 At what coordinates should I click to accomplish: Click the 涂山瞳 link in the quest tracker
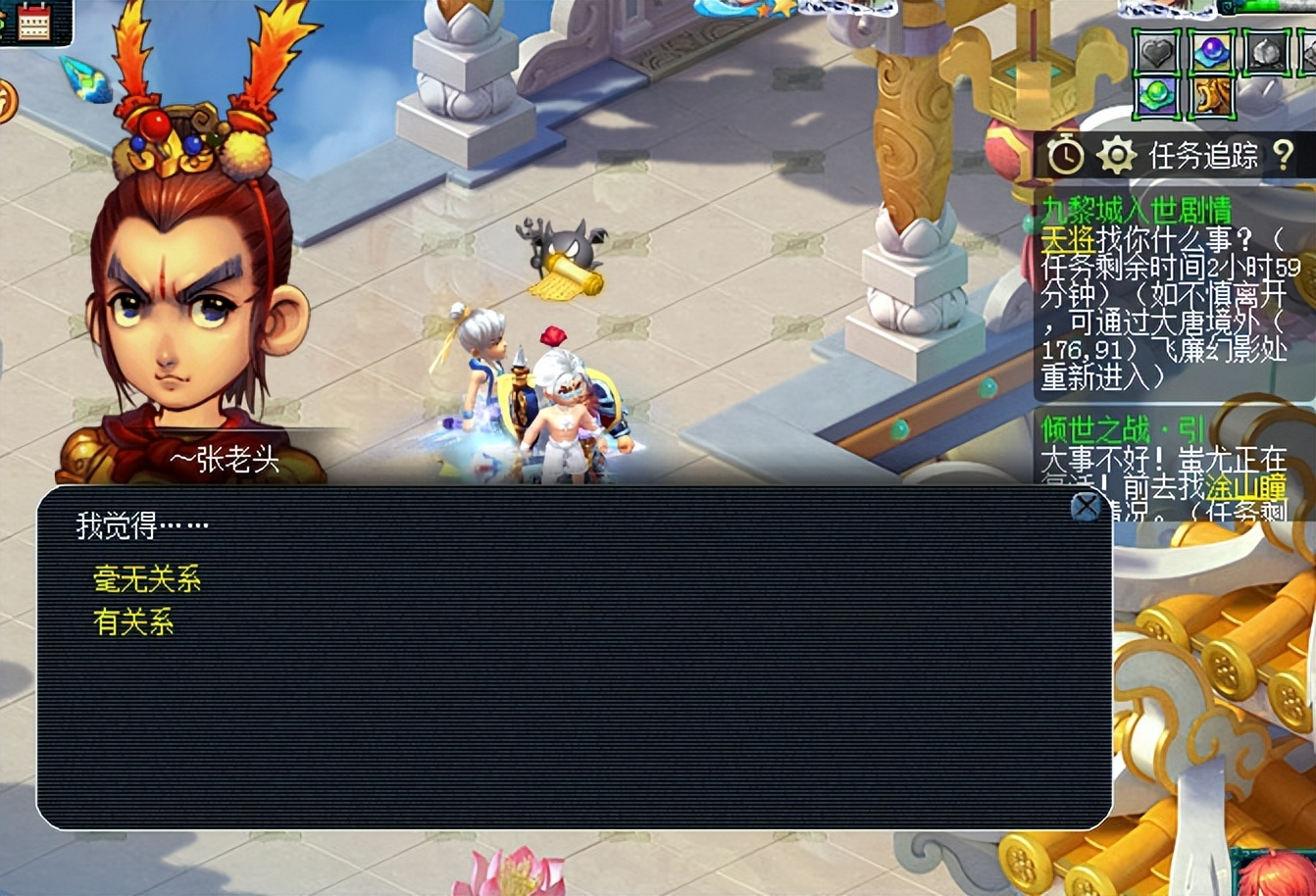pyautogui.click(x=1246, y=485)
